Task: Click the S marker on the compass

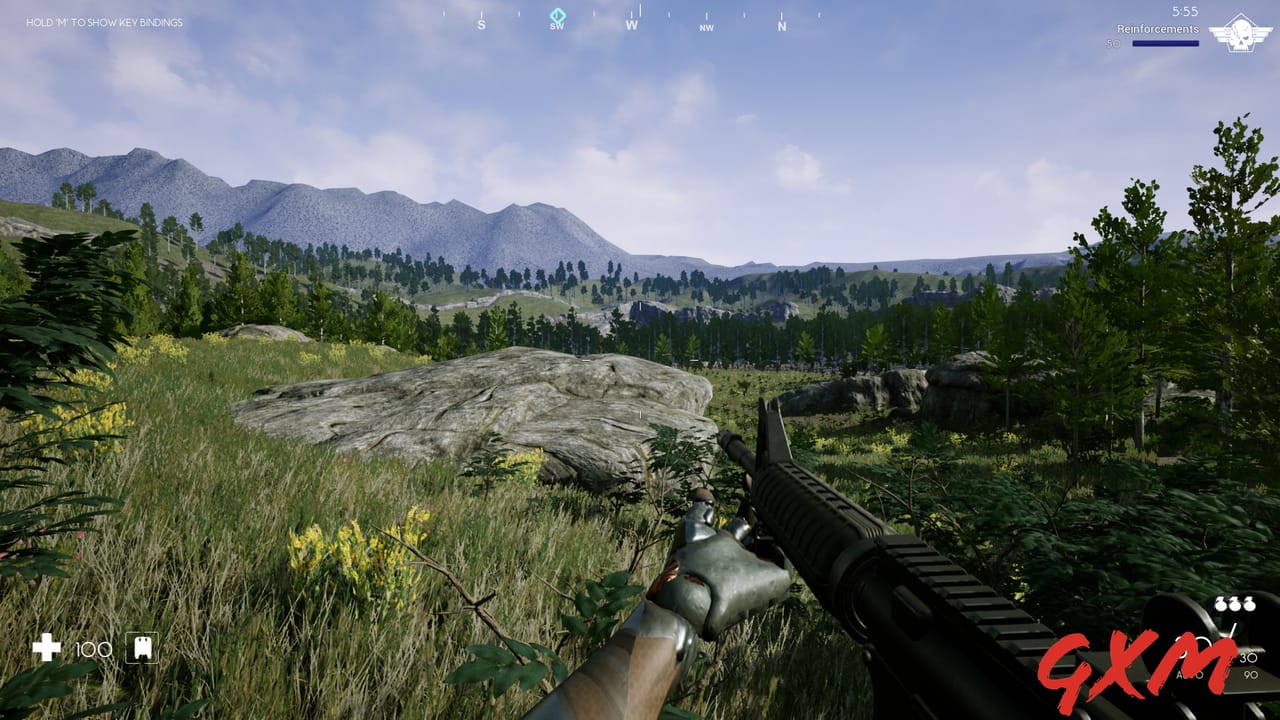Action: point(482,24)
